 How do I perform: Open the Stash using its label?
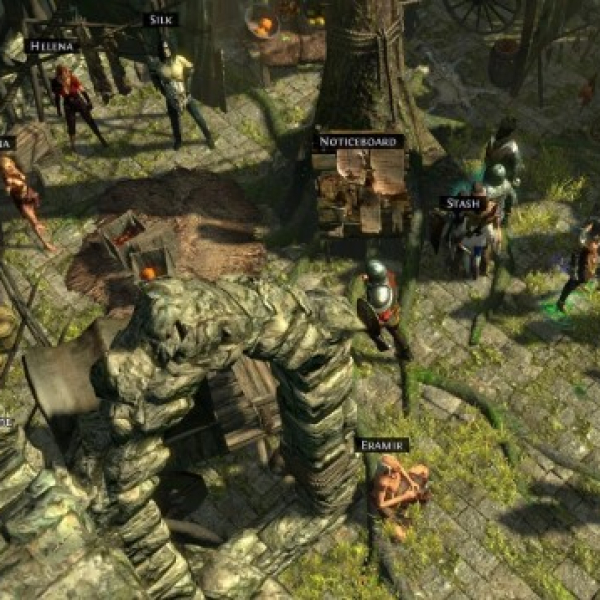tap(463, 203)
